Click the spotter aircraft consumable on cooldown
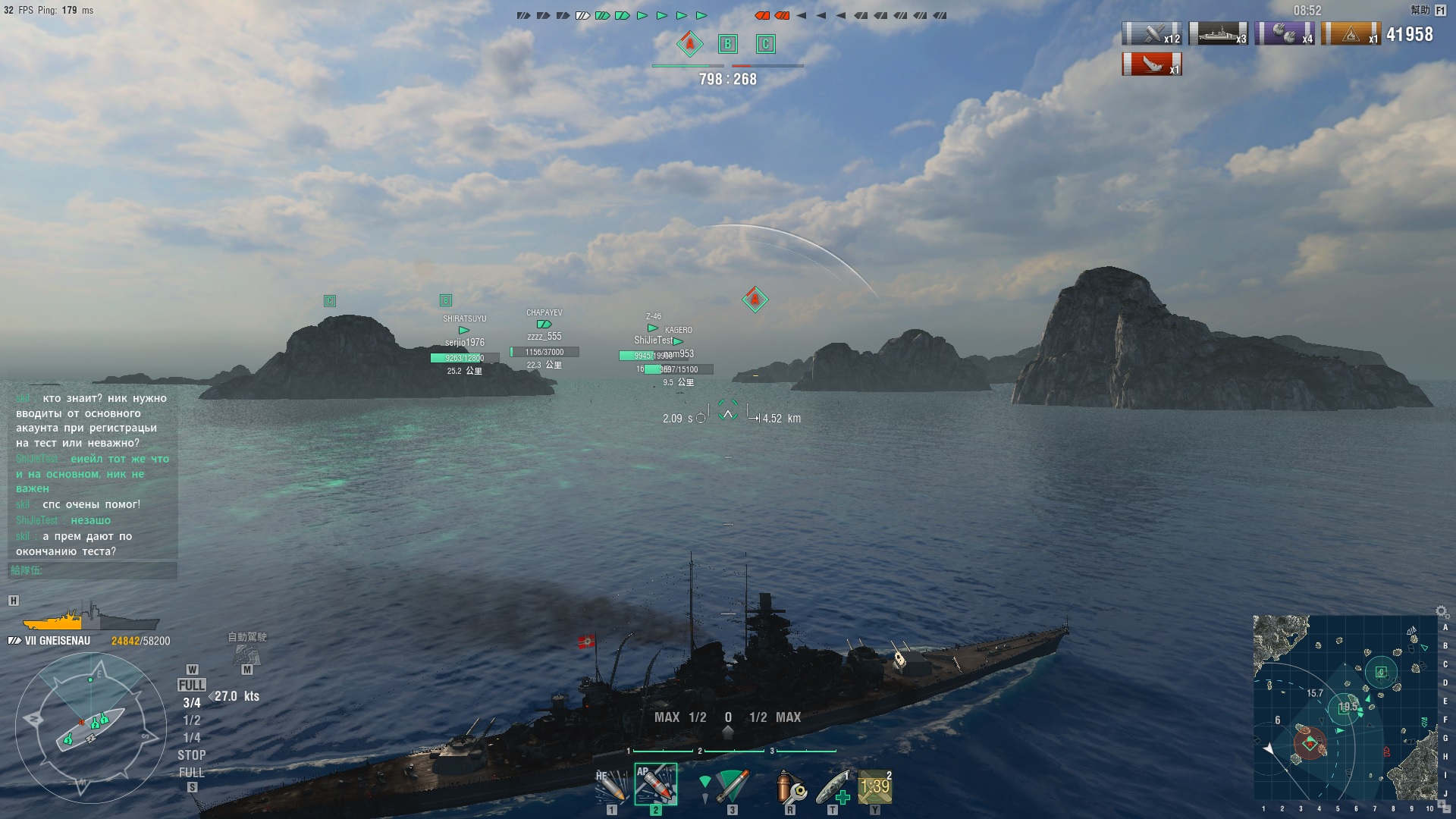This screenshot has height=819, width=1456. 875,786
